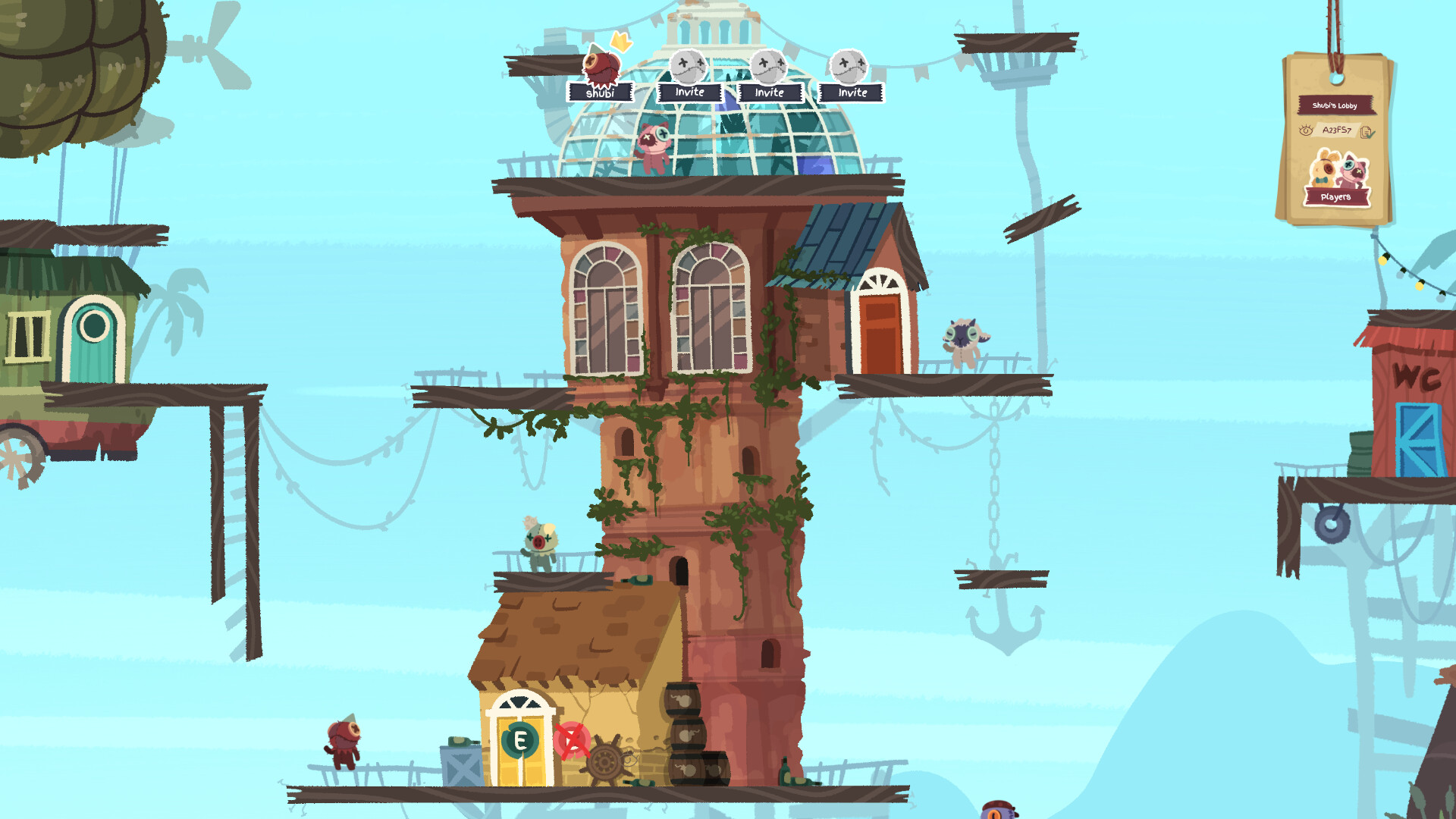The height and width of the screenshot is (819, 1456).
Task: Click Shubi's nameplate below their avatar
Action: click(602, 92)
